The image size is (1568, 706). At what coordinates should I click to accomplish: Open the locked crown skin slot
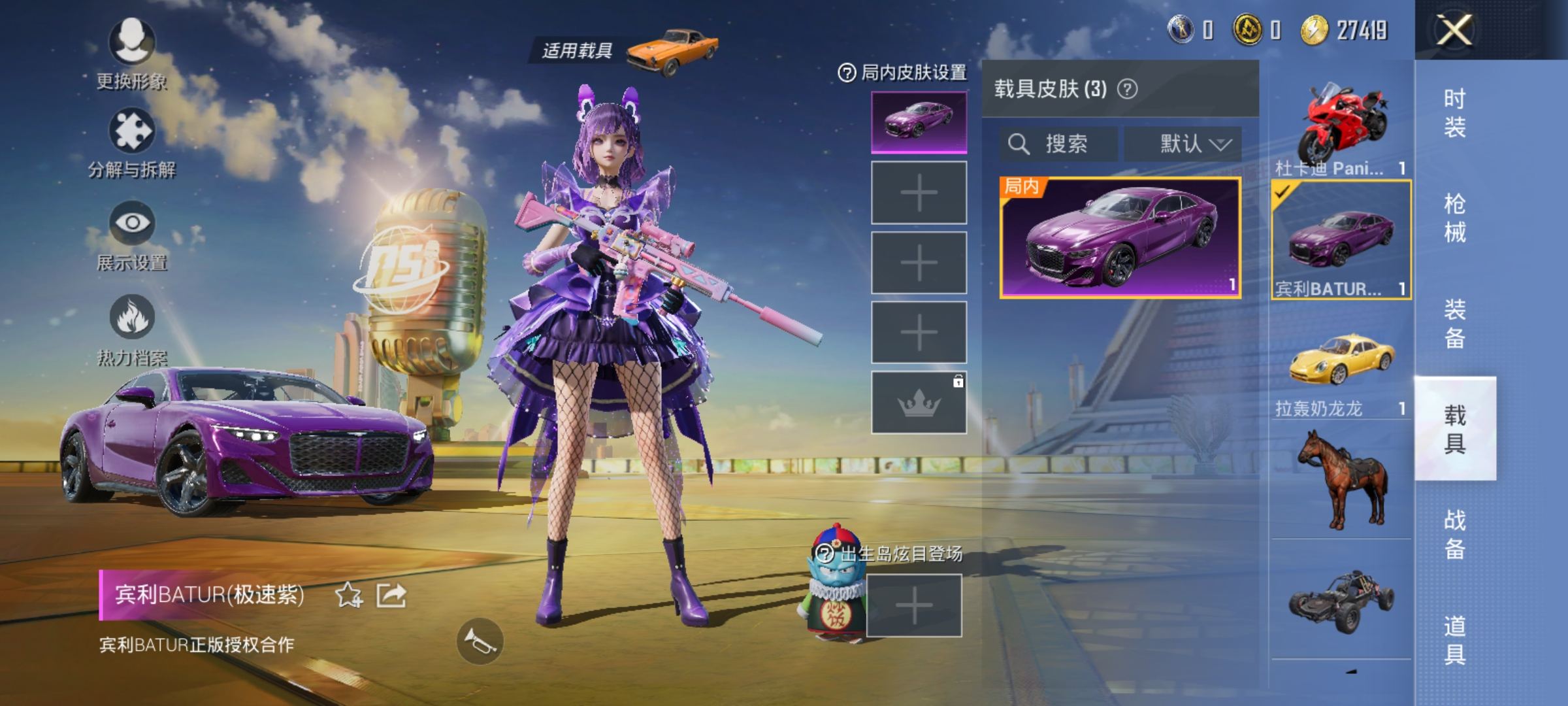(x=919, y=403)
